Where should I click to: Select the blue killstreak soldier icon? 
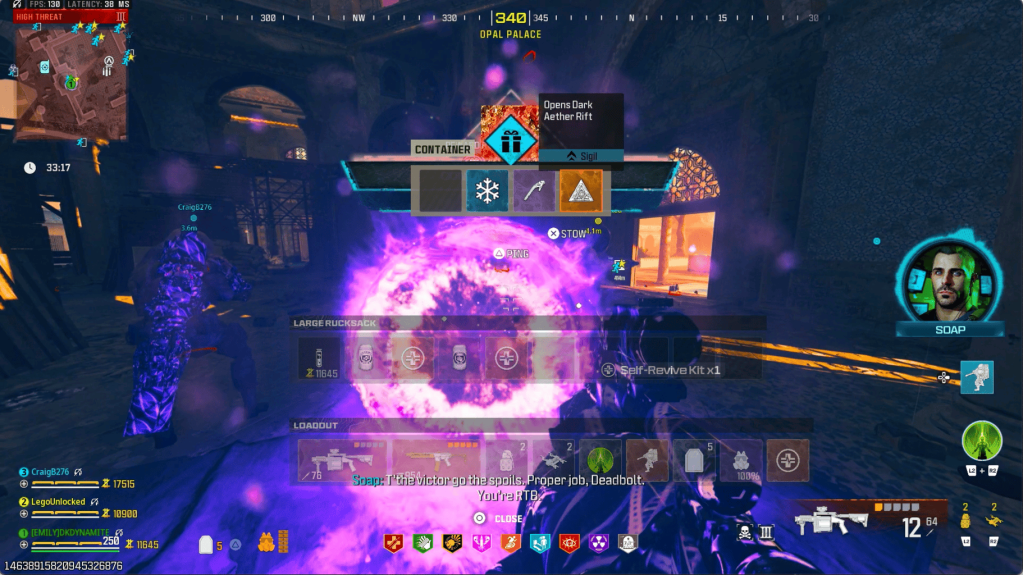click(x=977, y=377)
